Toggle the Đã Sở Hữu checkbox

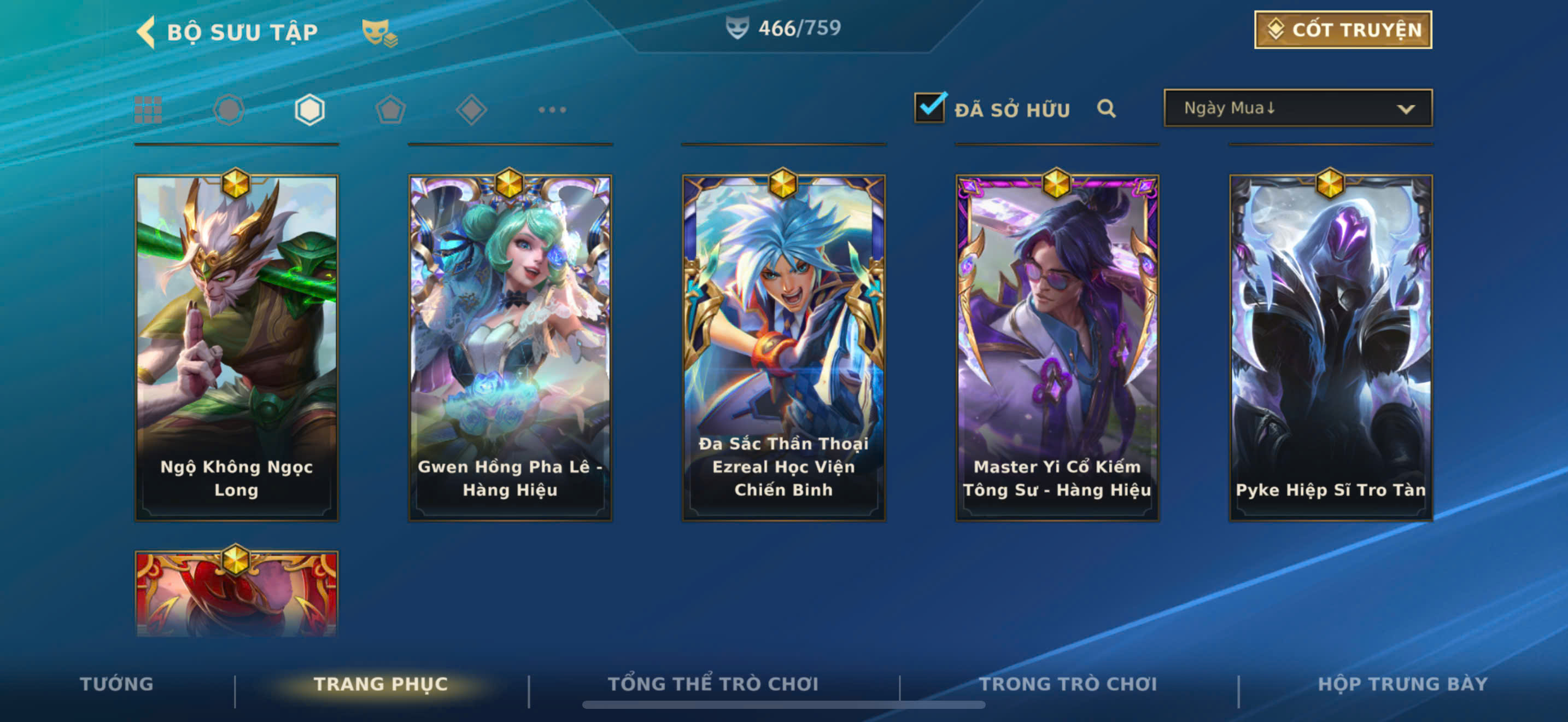coord(929,108)
